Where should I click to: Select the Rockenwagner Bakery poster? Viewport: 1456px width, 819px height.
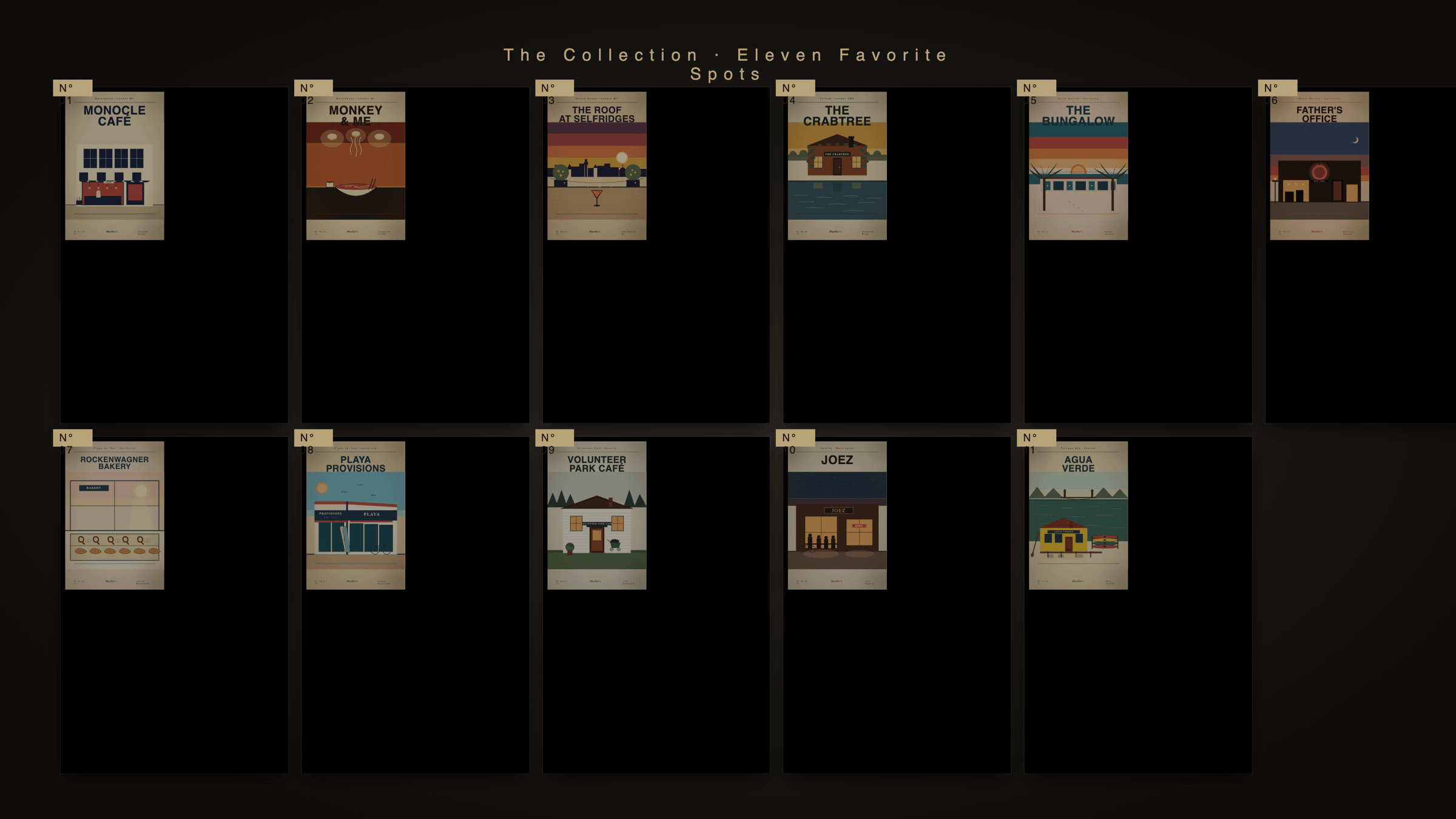[115, 515]
